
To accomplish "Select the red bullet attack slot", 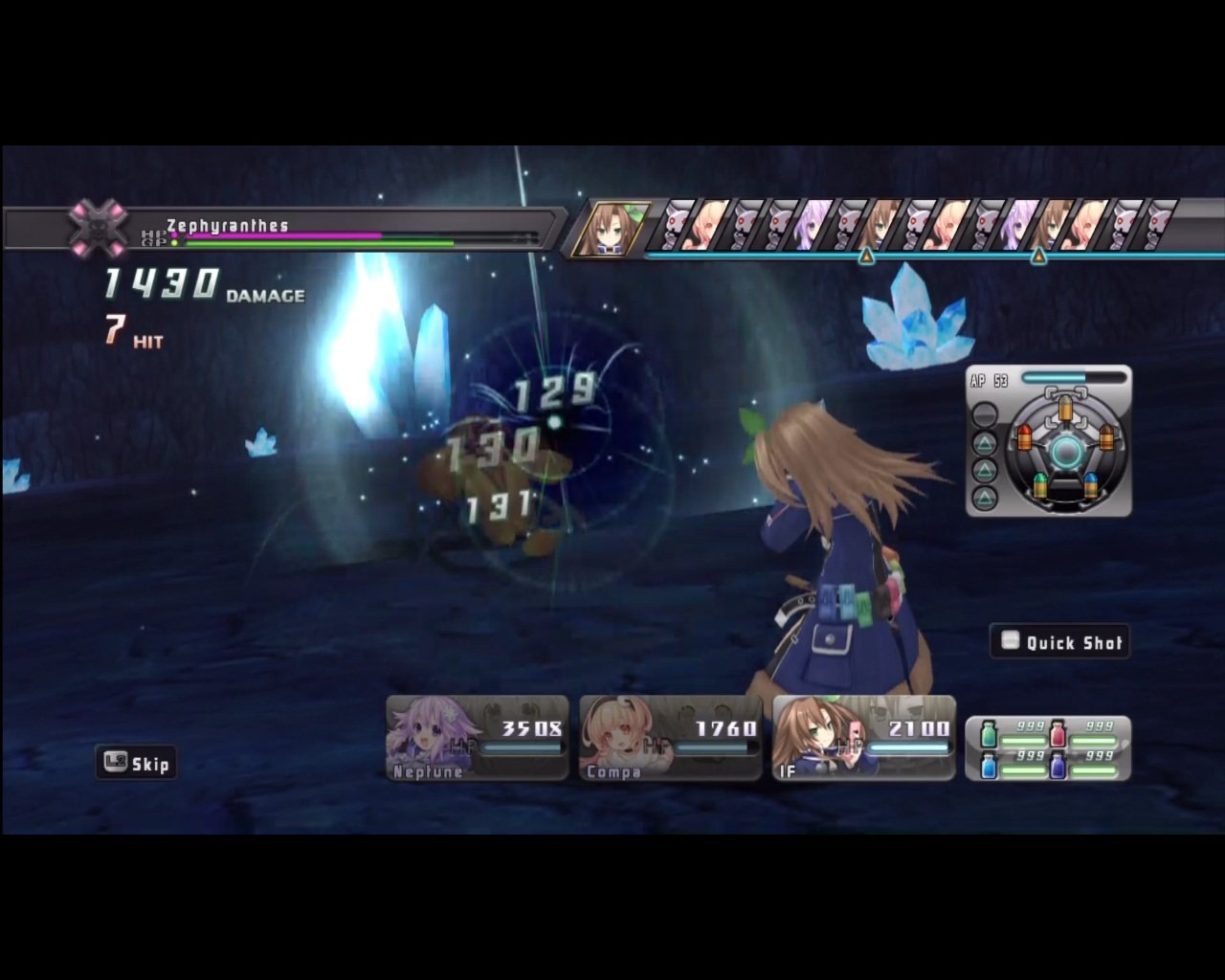I will [x=1024, y=438].
